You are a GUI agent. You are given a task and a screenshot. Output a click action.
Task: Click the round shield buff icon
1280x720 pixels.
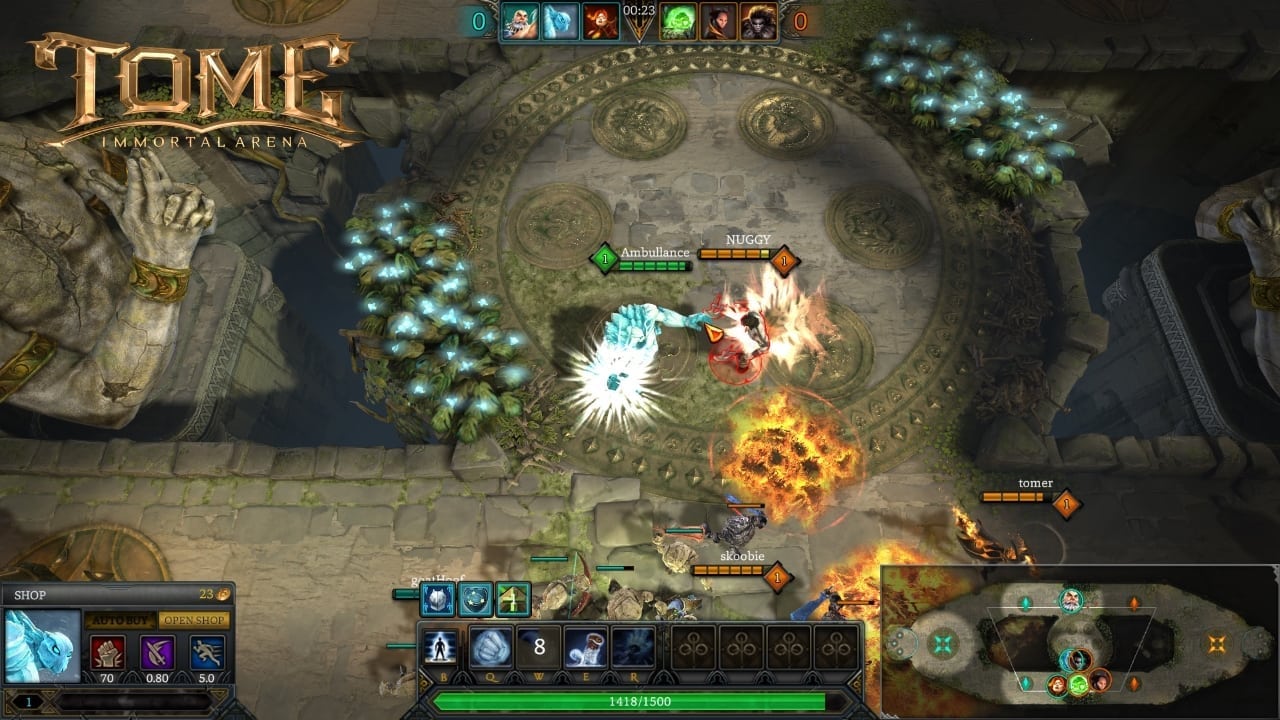[x=476, y=599]
